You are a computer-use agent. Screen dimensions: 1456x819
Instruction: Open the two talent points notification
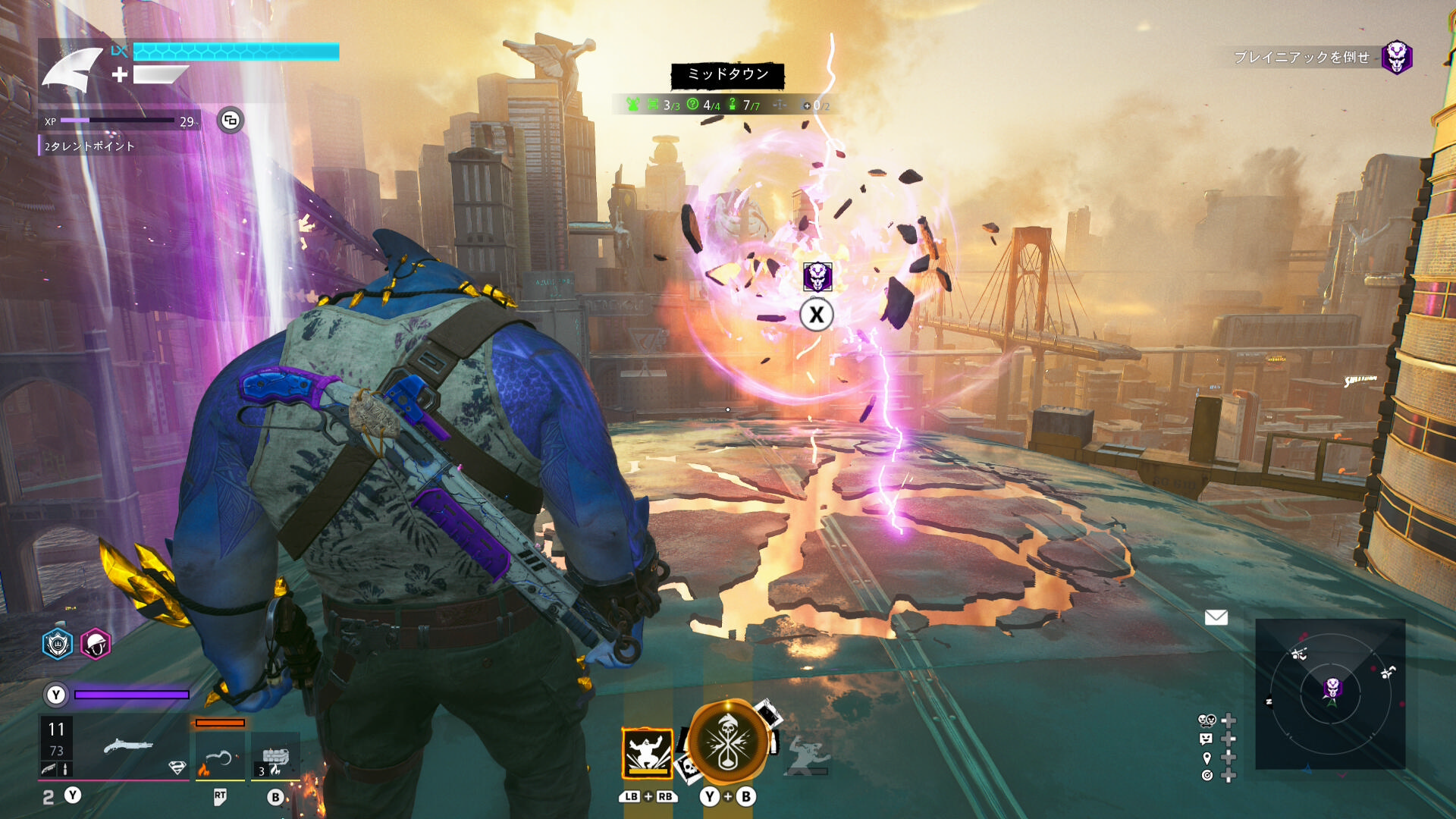coord(89,146)
